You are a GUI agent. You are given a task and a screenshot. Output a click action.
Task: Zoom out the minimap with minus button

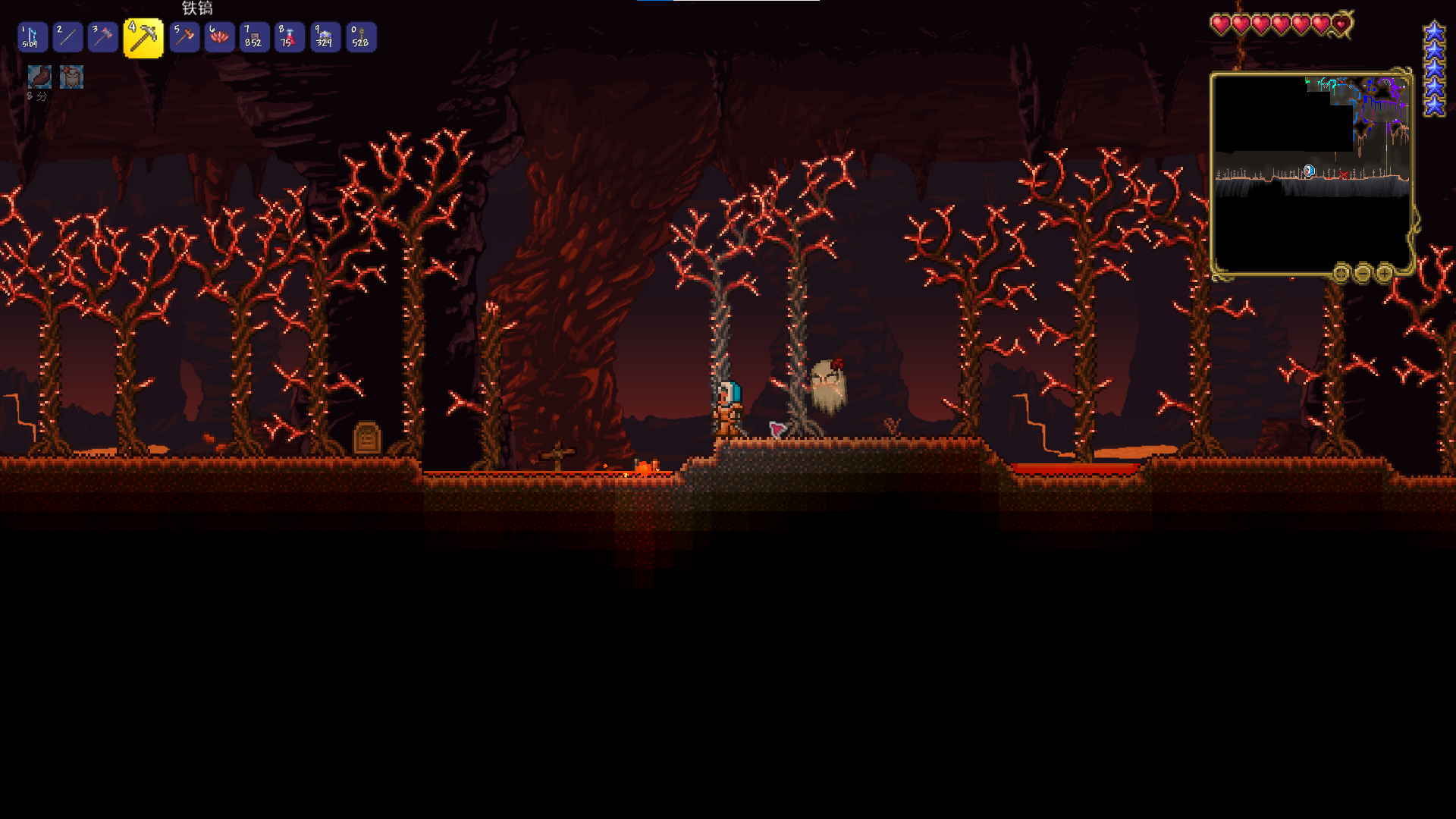(1363, 273)
